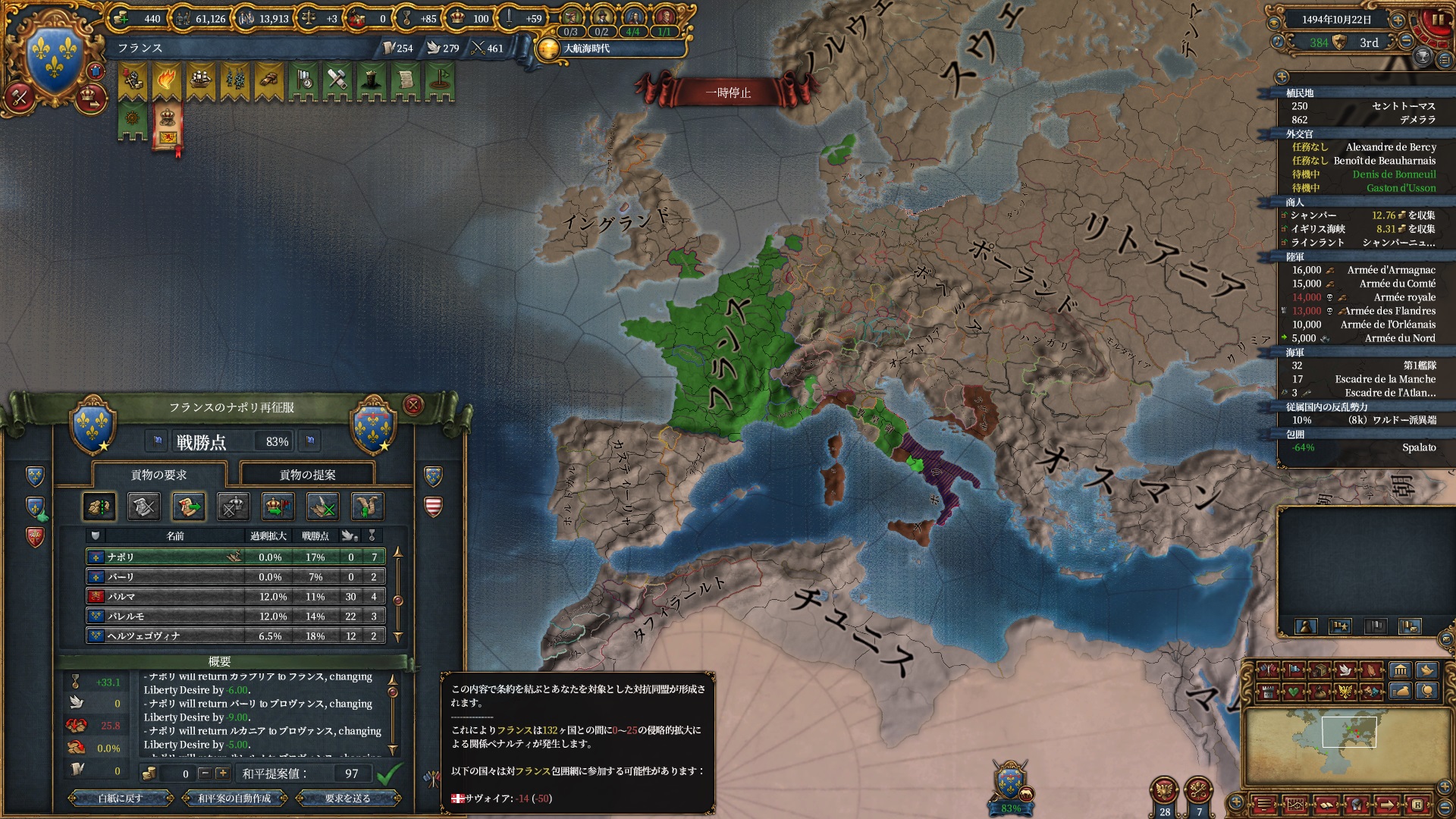Select the ヘルツェゴヴィナ province row
The width and height of the screenshot is (1456, 819).
[235, 635]
